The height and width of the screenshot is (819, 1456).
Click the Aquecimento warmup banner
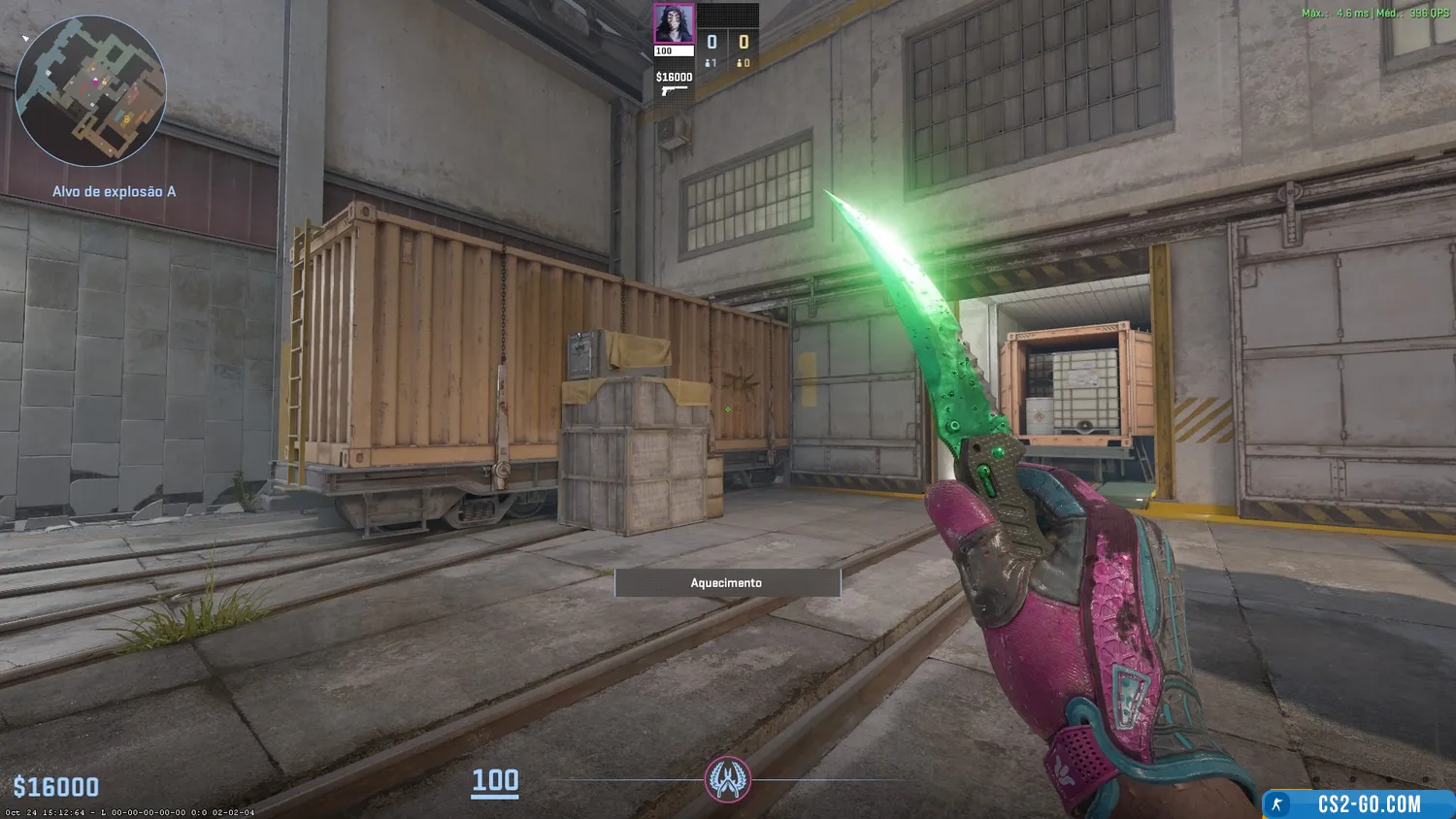(727, 582)
